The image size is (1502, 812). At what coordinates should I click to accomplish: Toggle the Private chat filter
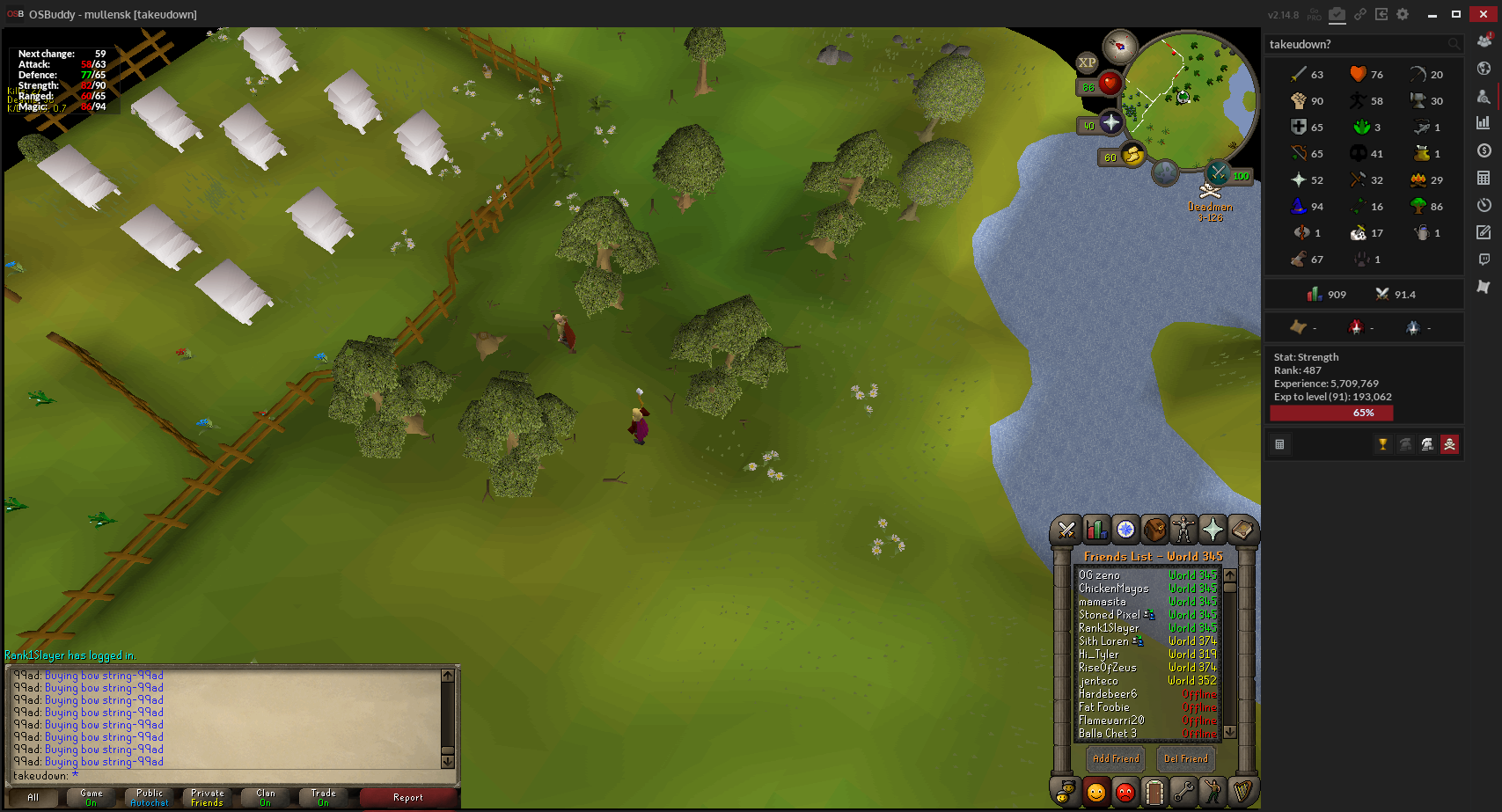pyautogui.click(x=208, y=797)
